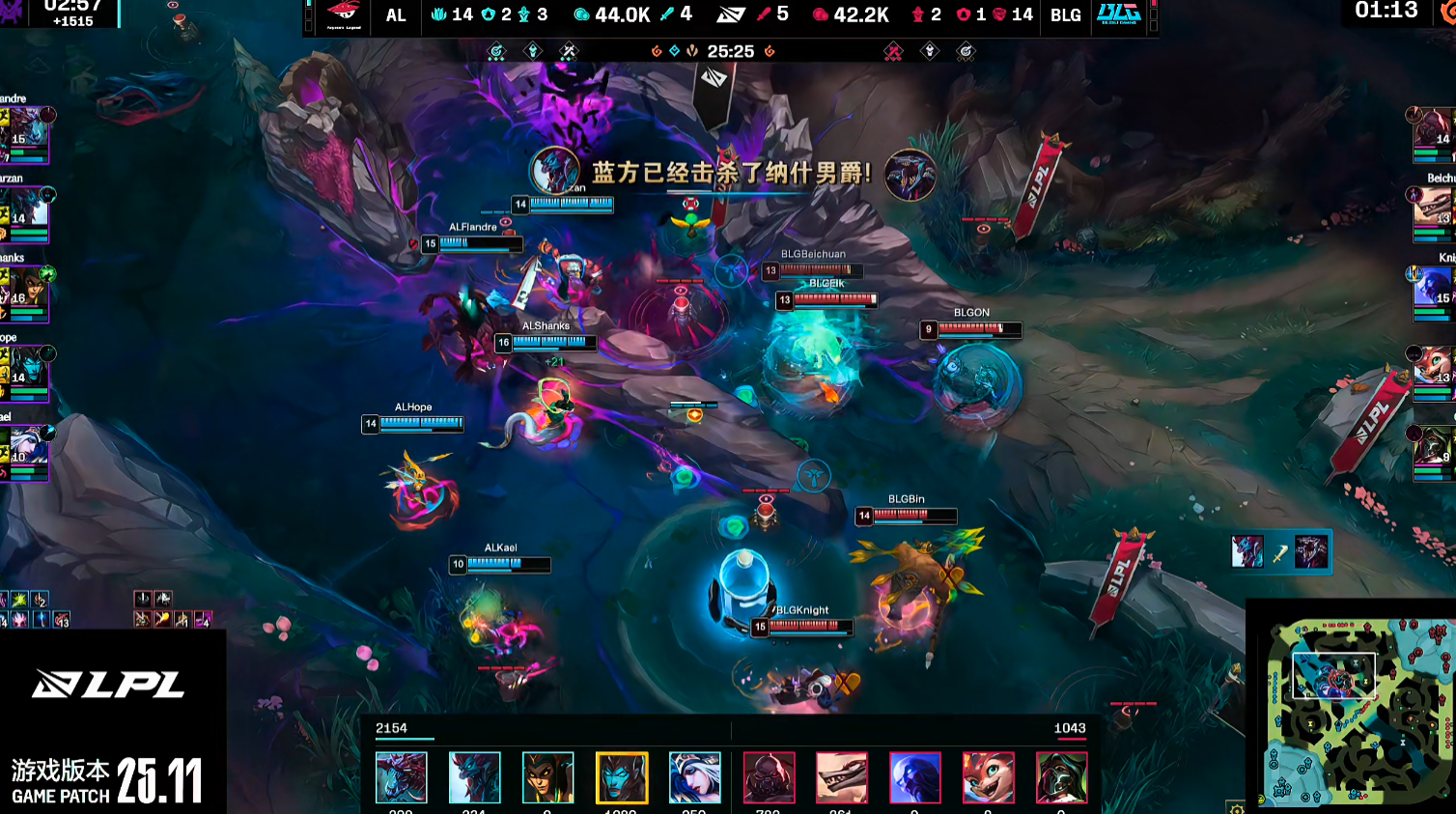Choose the snake-haired Cassiopeia portrait
Viewport: 1456px width, 814px height.
(547, 777)
